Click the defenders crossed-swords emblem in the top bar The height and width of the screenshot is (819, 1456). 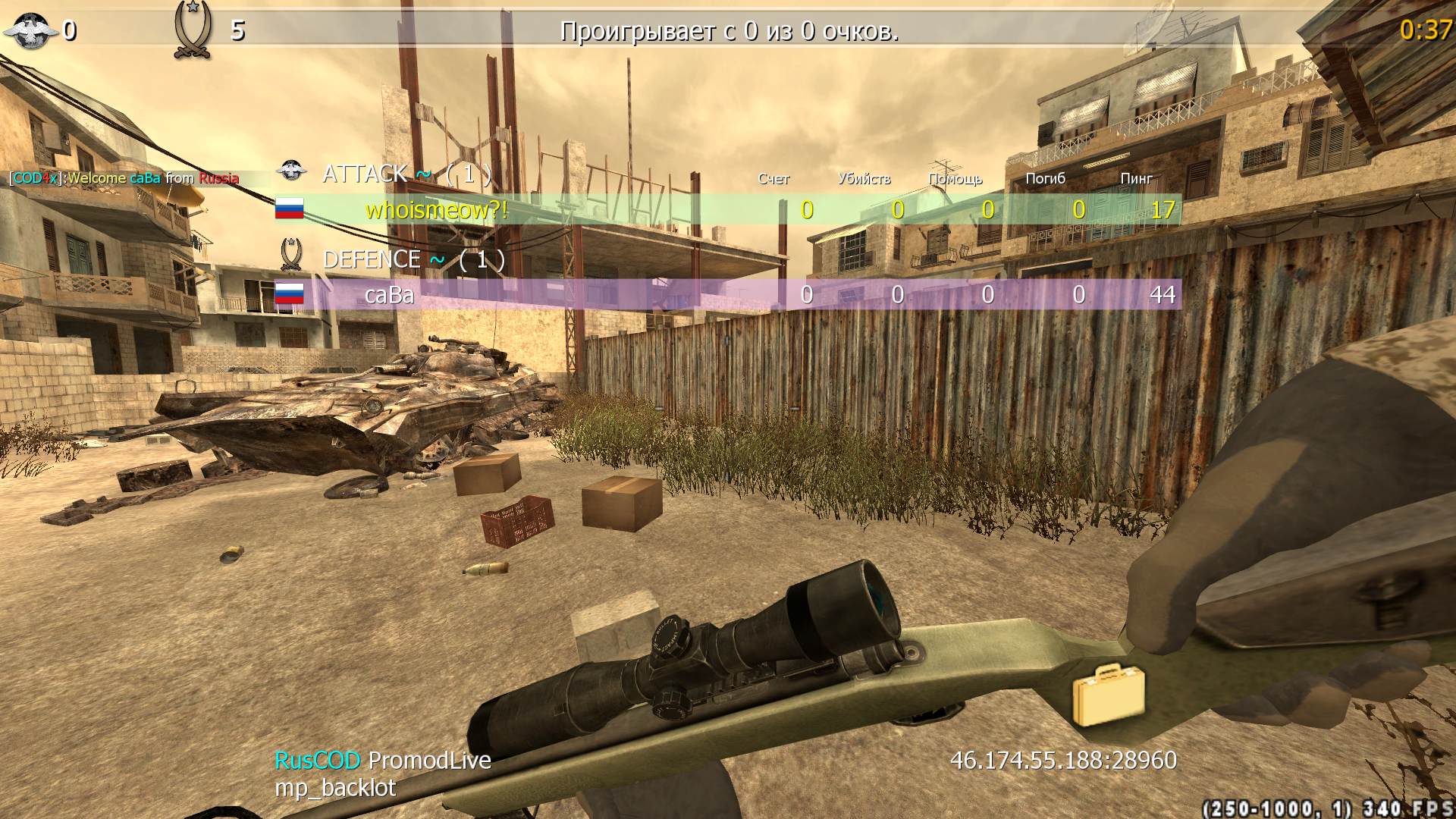[193, 30]
